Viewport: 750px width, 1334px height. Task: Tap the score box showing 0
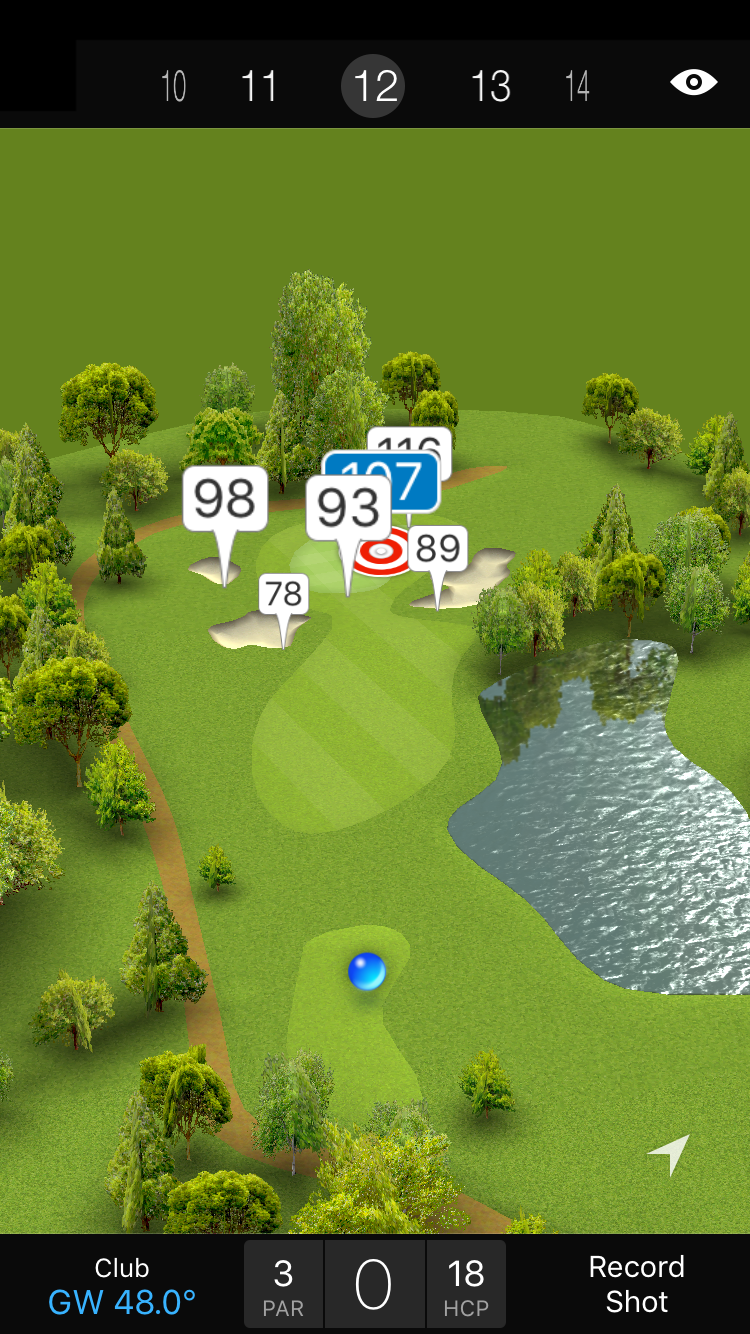pos(374,1285)
